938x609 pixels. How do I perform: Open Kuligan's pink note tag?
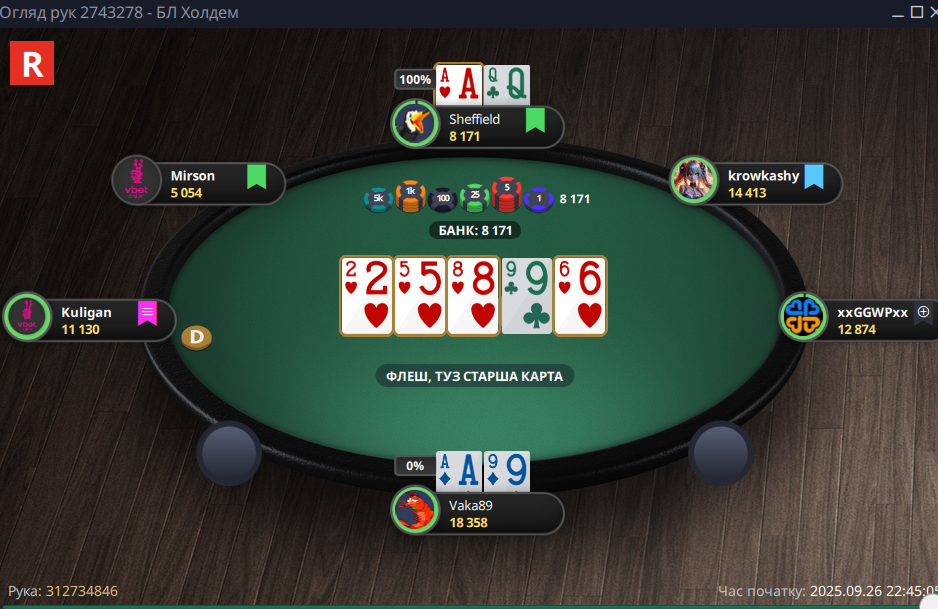click(x=147, y=313)
